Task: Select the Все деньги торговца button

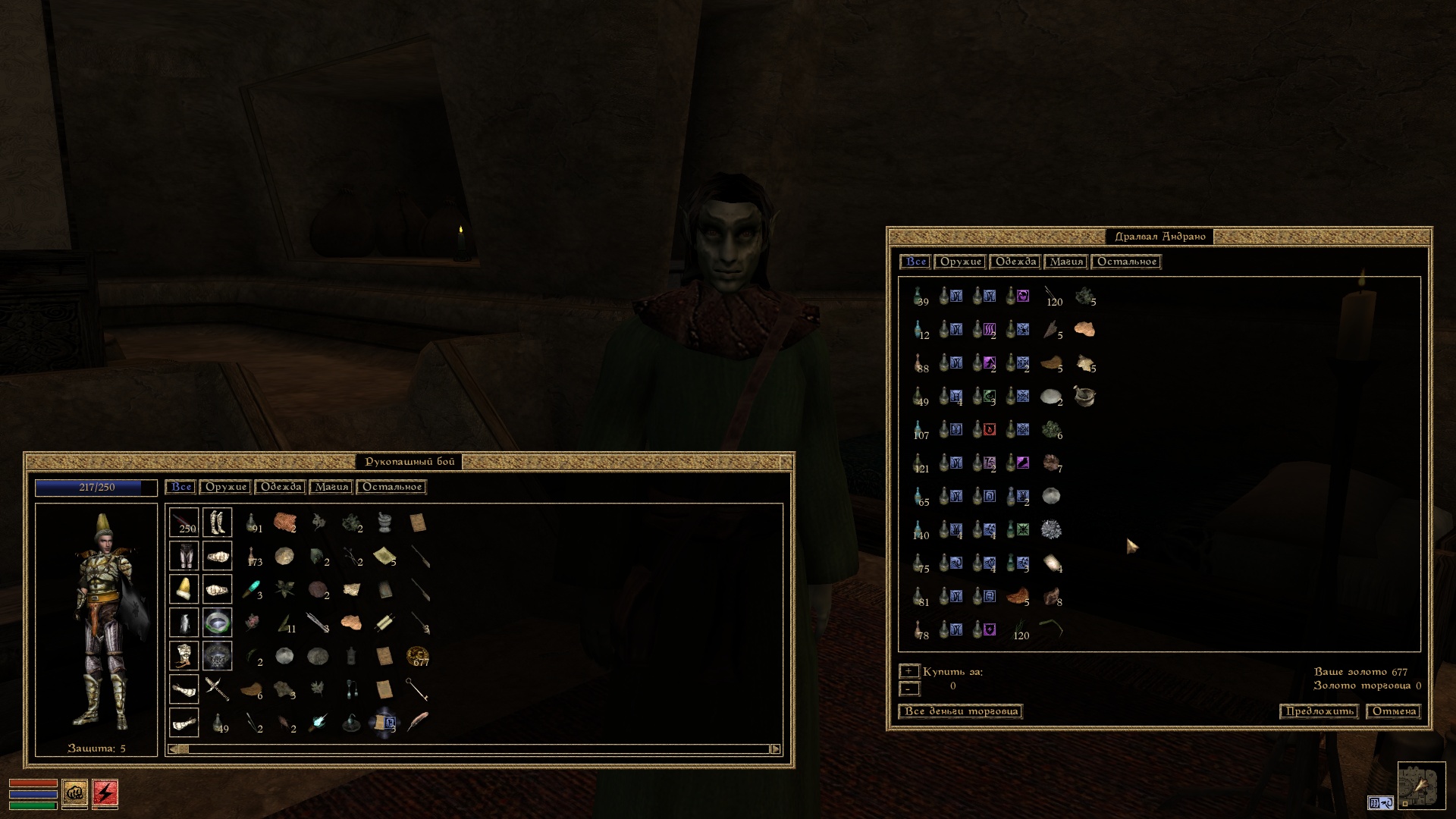Action: pos(961,711)
